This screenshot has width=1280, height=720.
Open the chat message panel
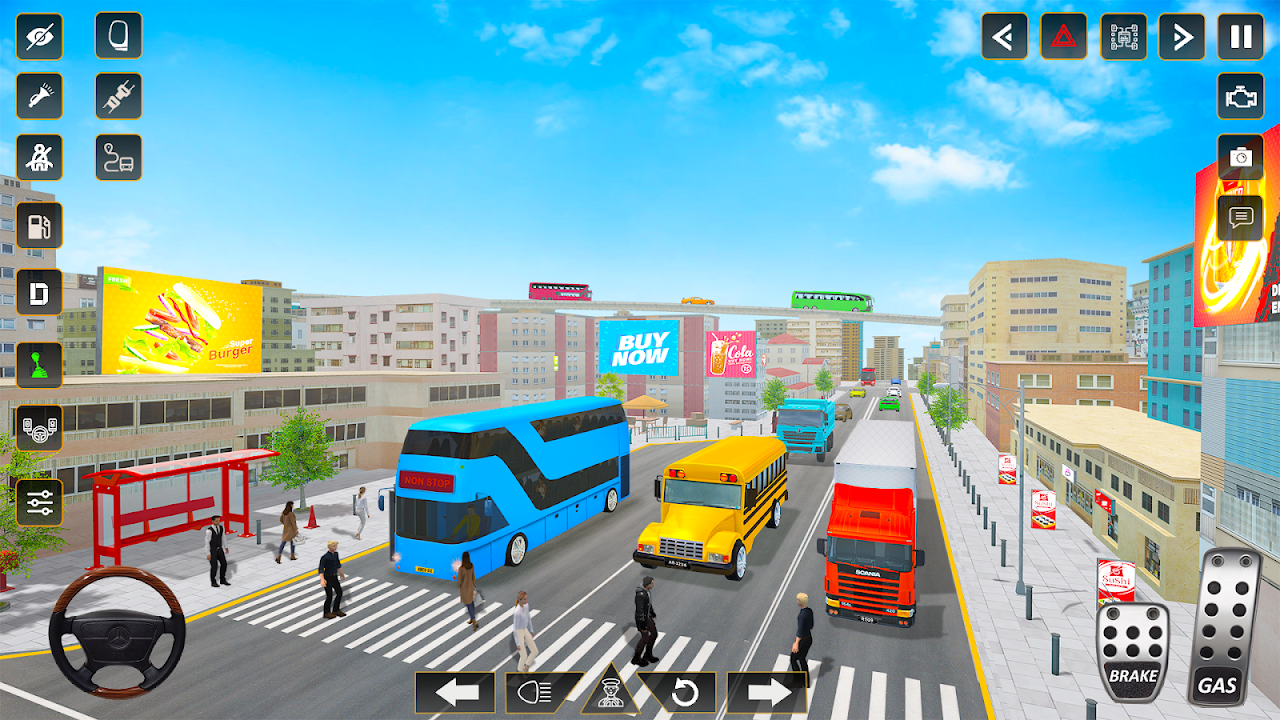(x=1238, y=217)
